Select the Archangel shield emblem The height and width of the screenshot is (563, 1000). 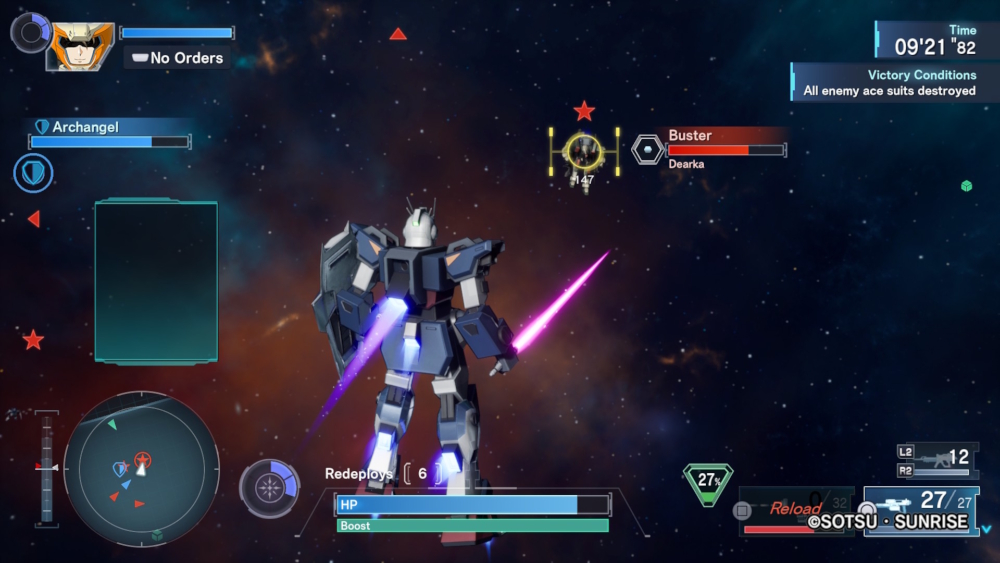point(33,173)
